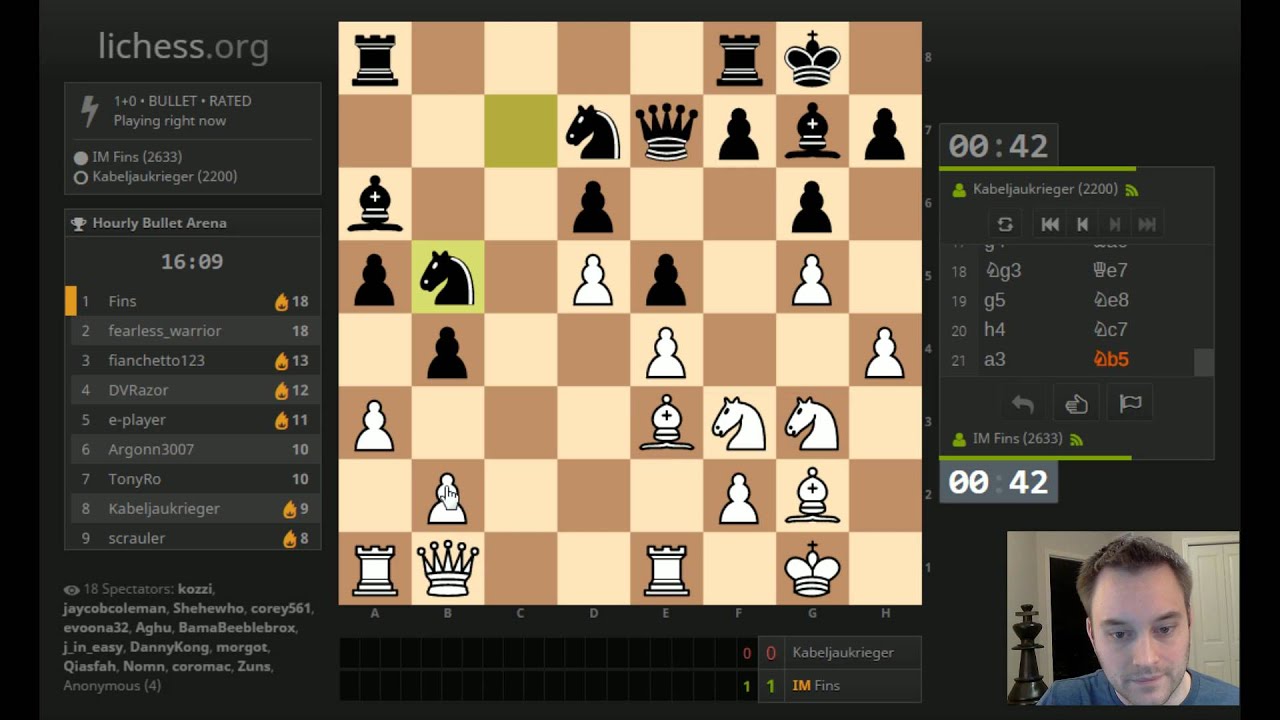Viewport: 1280px width, 720px height.
Task: Click the Hourly Bullet Arena trophy icon
Action: [x=77, y=222]
